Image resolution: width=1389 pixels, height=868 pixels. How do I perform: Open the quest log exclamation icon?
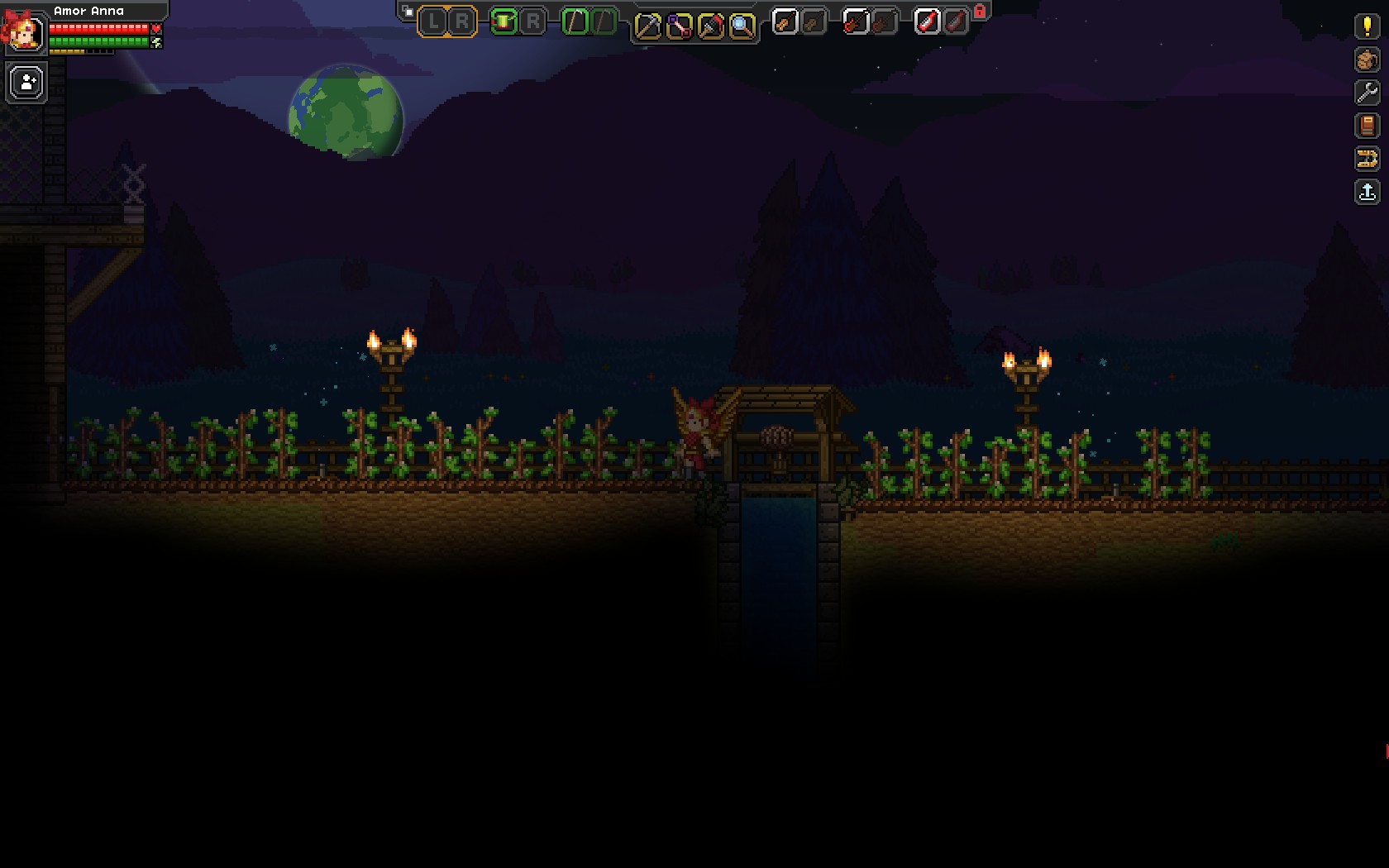pos(1367,26)
